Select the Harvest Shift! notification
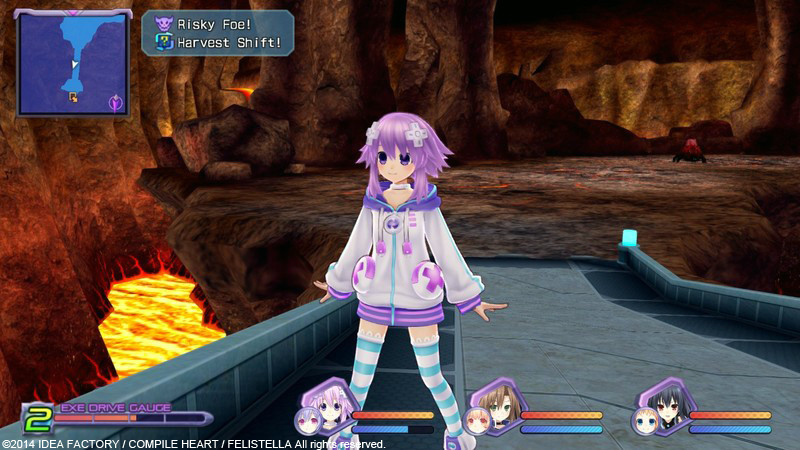 click(x=223, y=43)
